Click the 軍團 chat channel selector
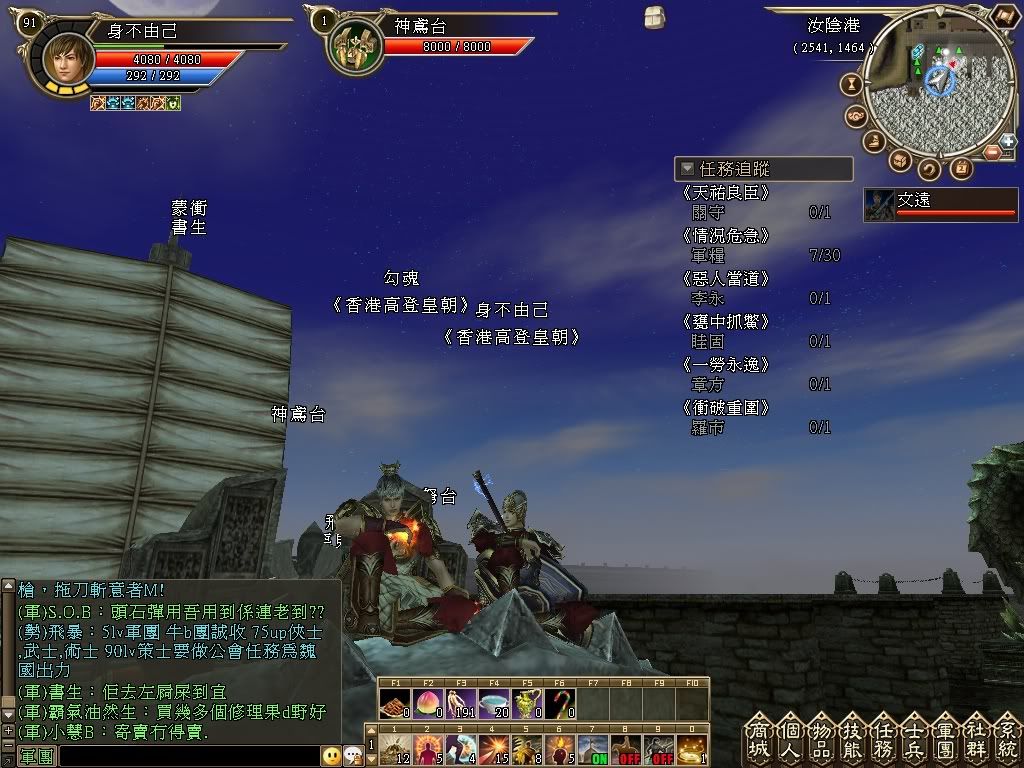 point(36,757)
